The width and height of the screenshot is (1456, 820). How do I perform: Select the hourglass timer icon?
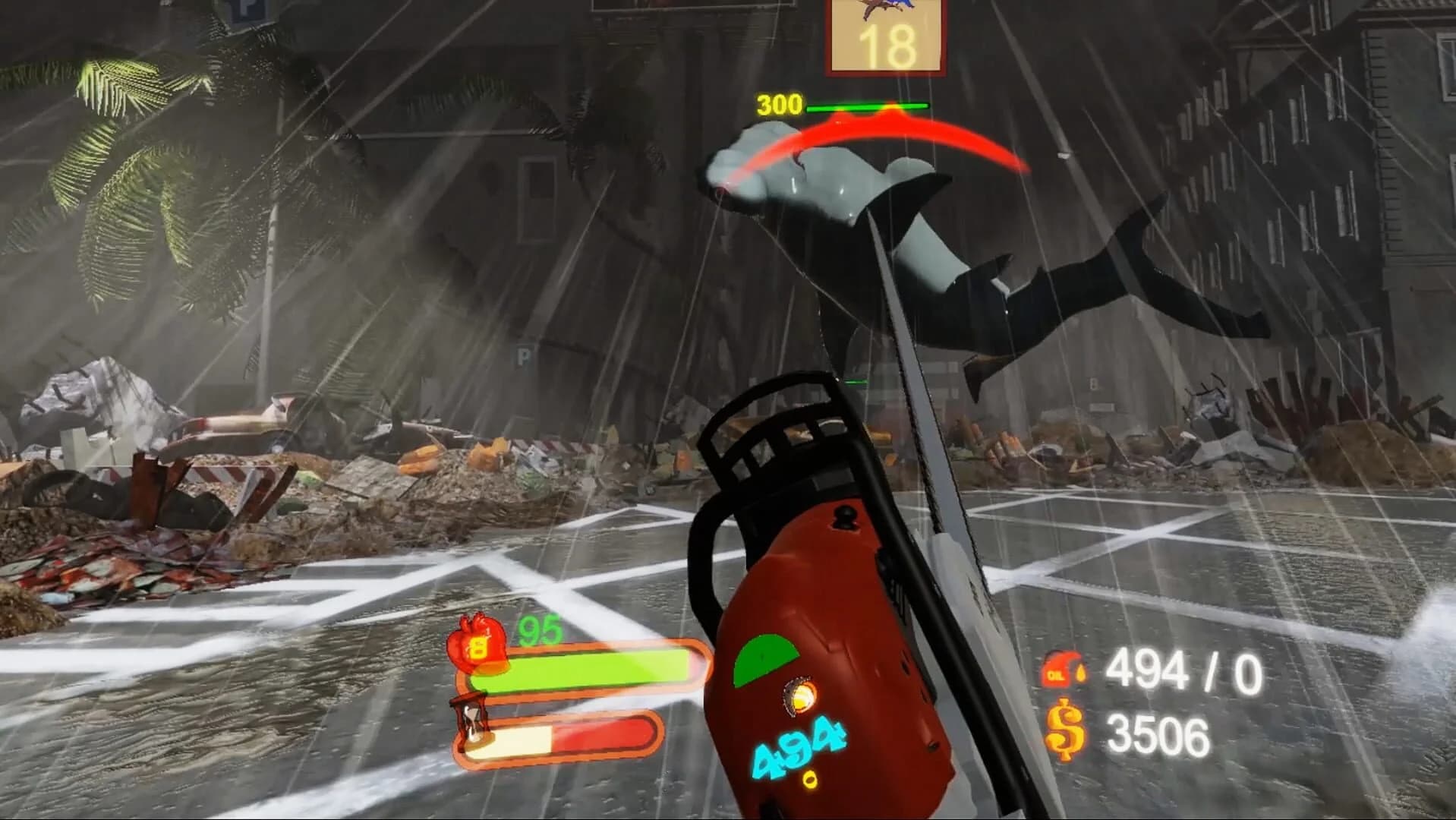(472, 718)
